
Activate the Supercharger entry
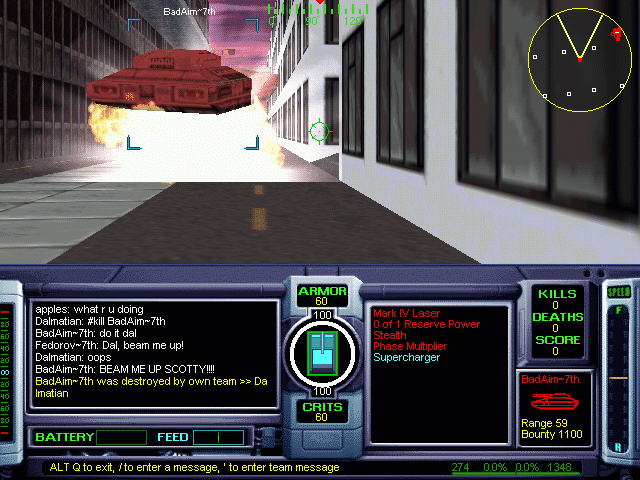[405, 357]
